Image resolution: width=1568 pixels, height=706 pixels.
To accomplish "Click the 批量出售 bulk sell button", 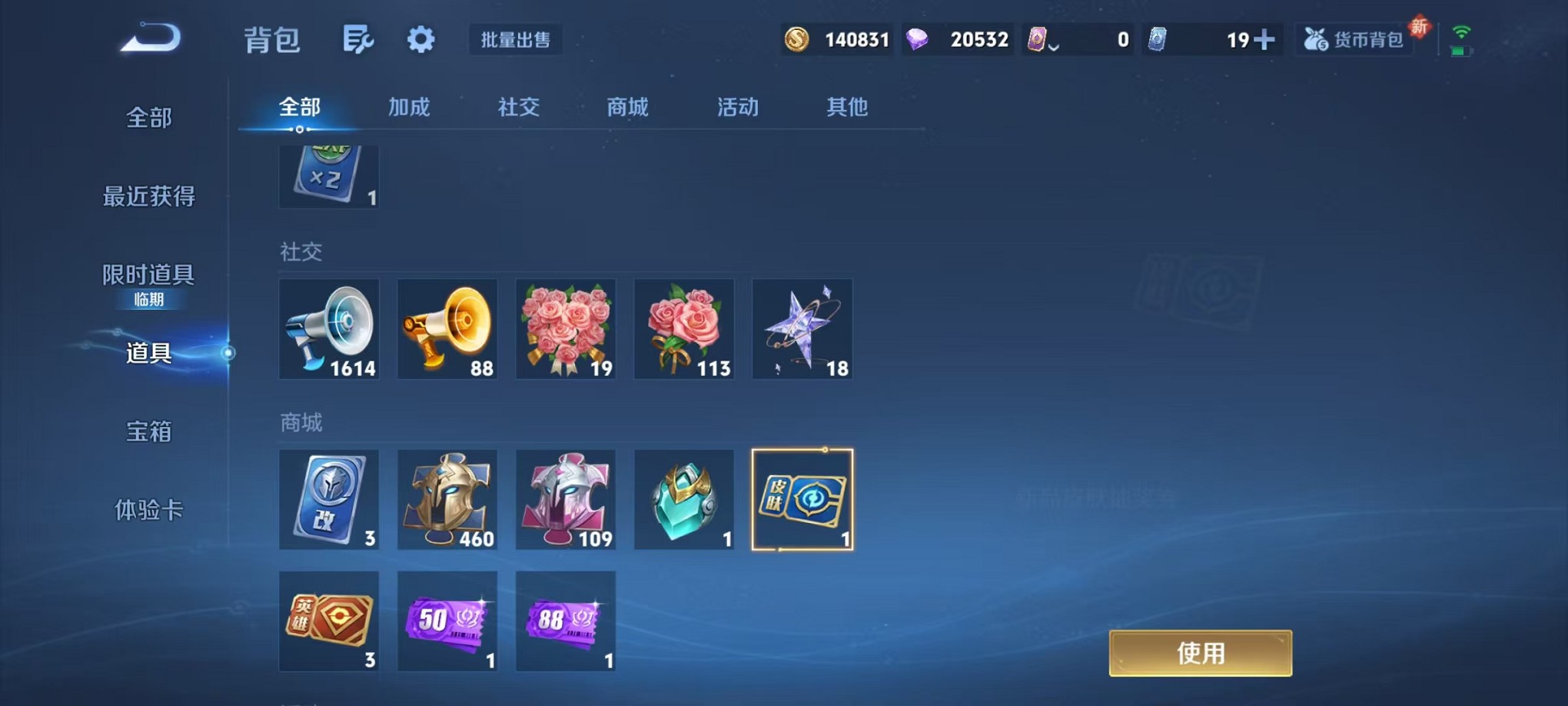I will (515, 39).
